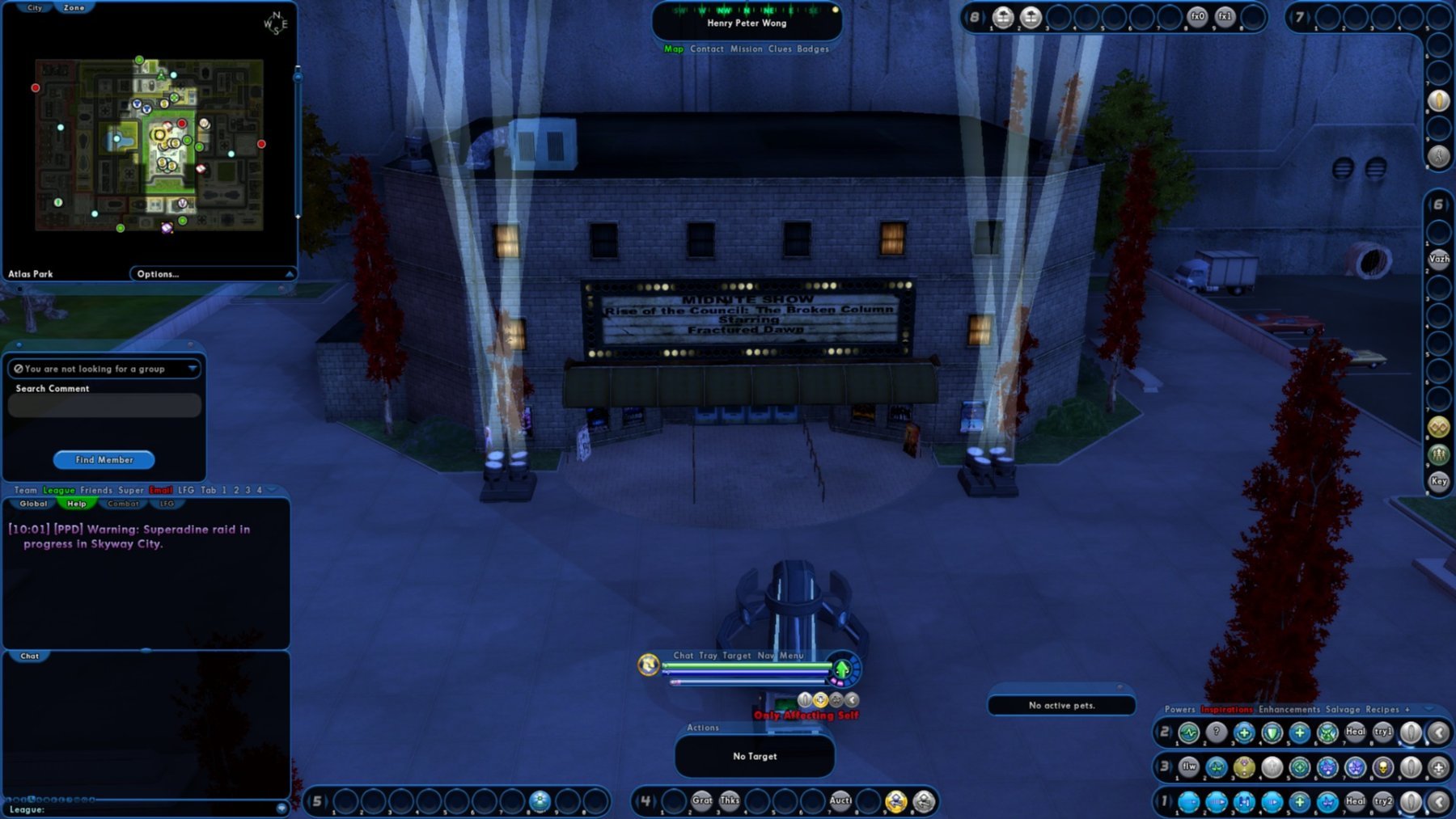Open the Contact window from nav bar
This screenshot has height=819, width=1456.
[707, 49]
